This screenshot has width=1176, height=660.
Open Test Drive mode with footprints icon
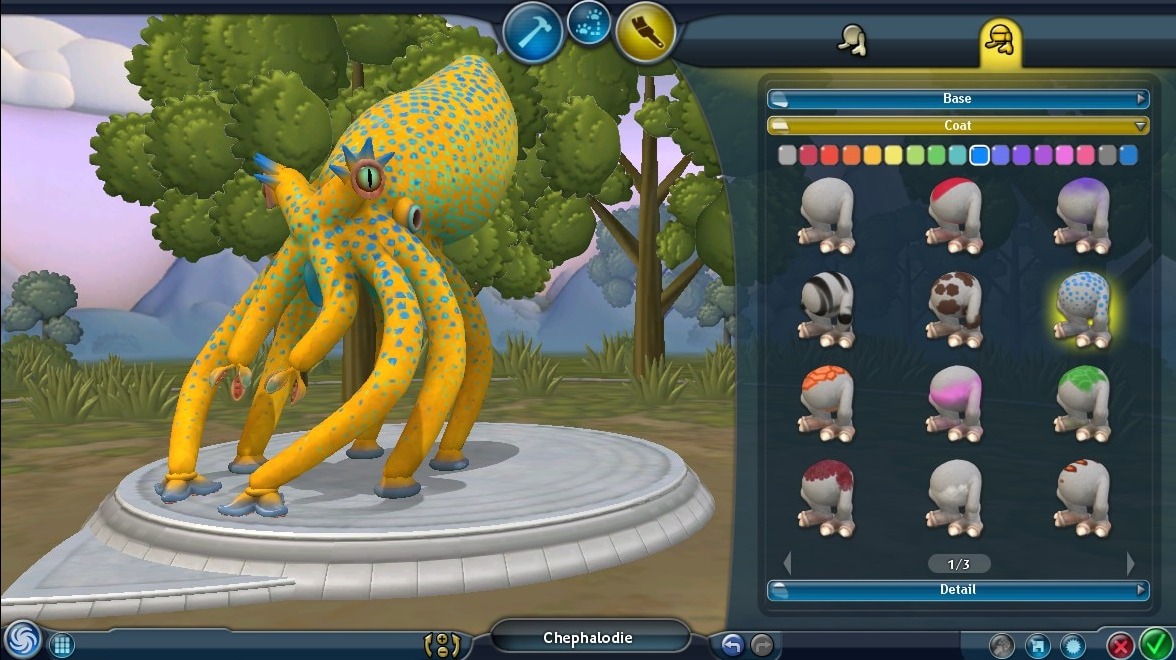[x=589, y=22]
